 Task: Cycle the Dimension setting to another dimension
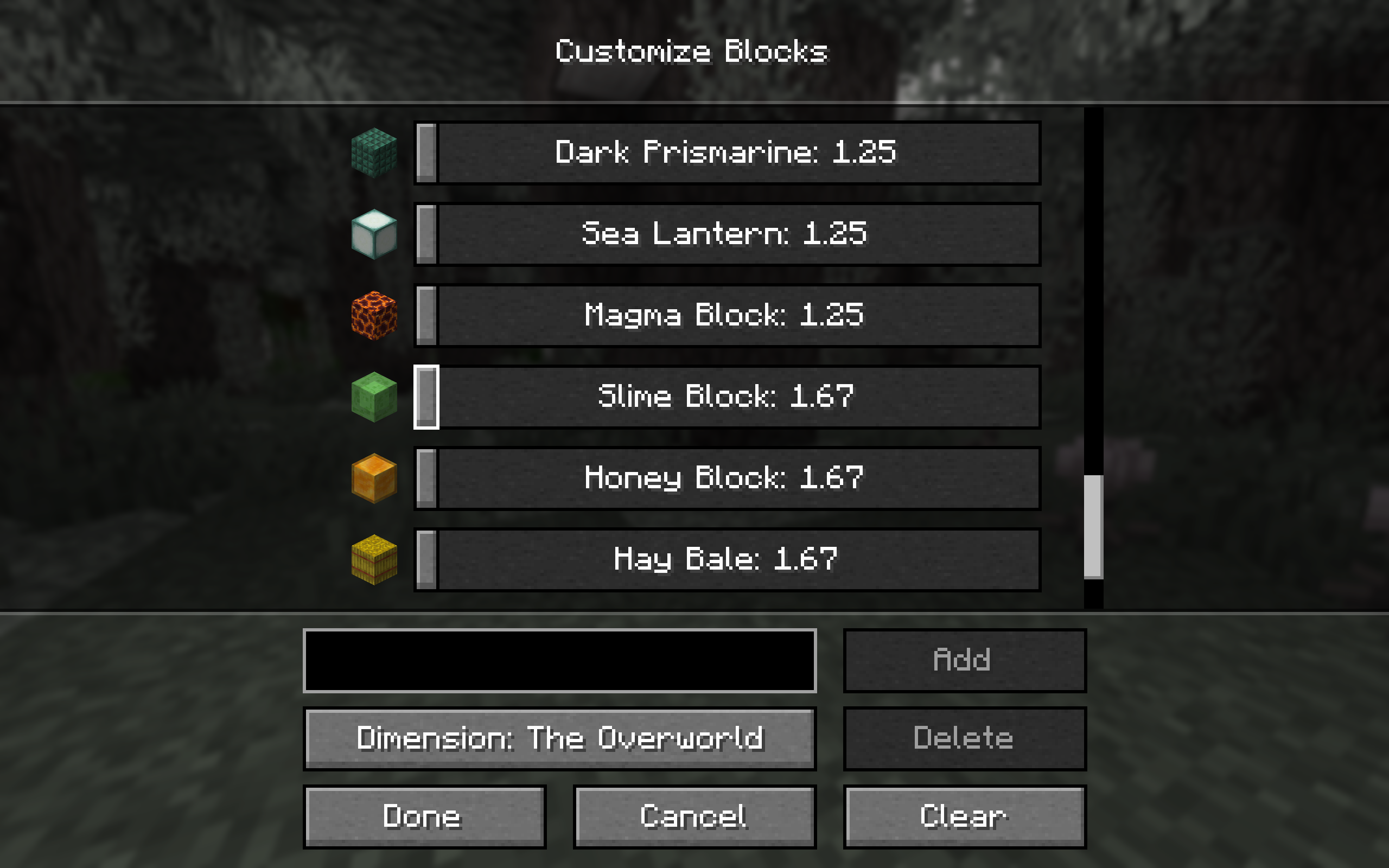559,738
